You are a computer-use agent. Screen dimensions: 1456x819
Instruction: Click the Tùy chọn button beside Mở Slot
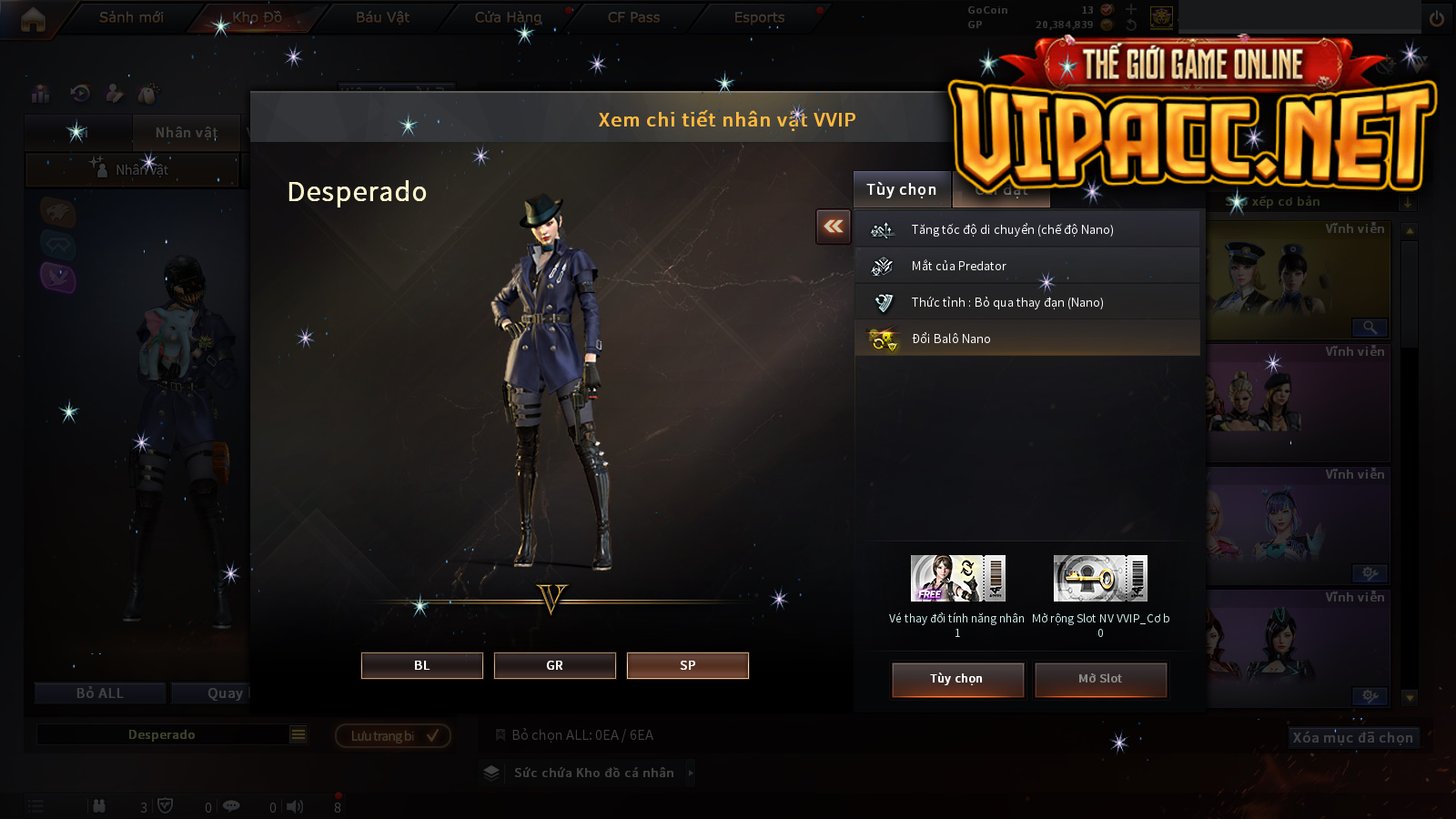[957, 679]
